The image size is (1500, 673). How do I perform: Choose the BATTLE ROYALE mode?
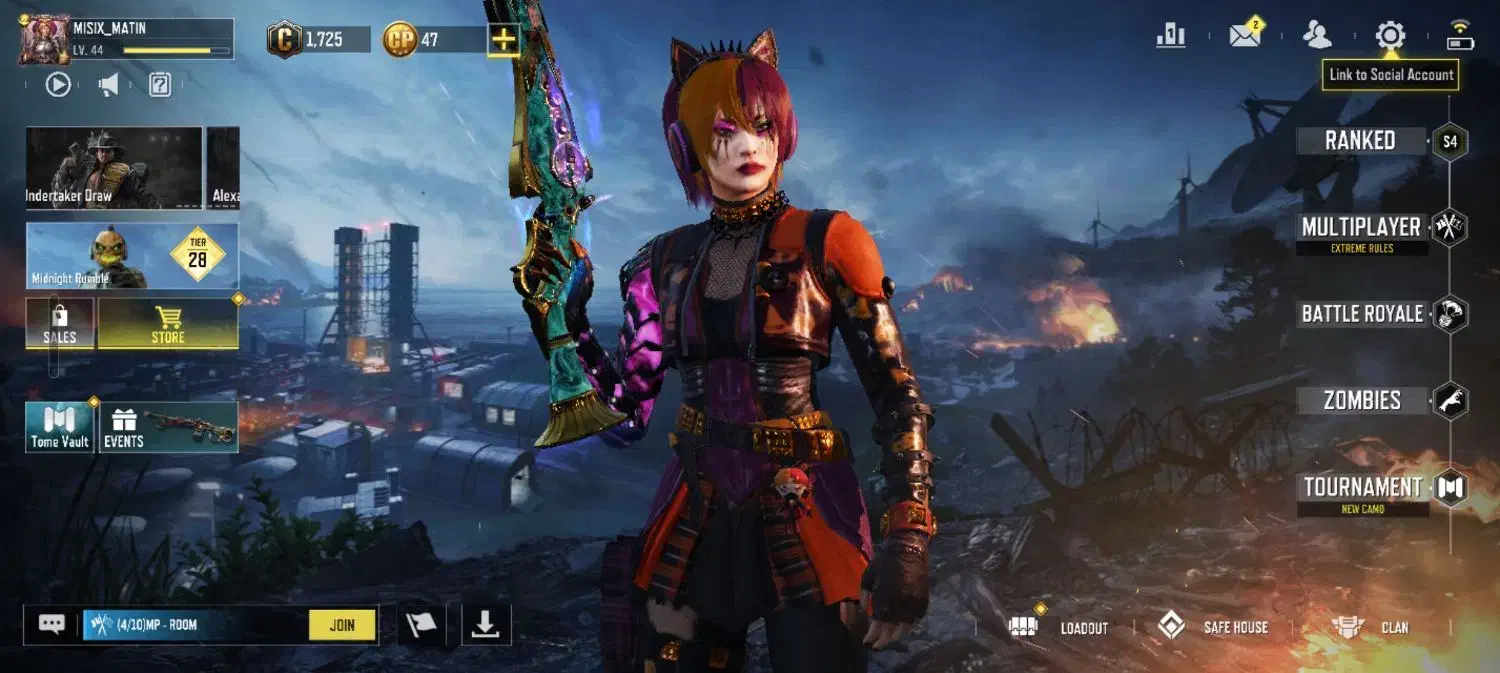click(x=1362, y=314)
